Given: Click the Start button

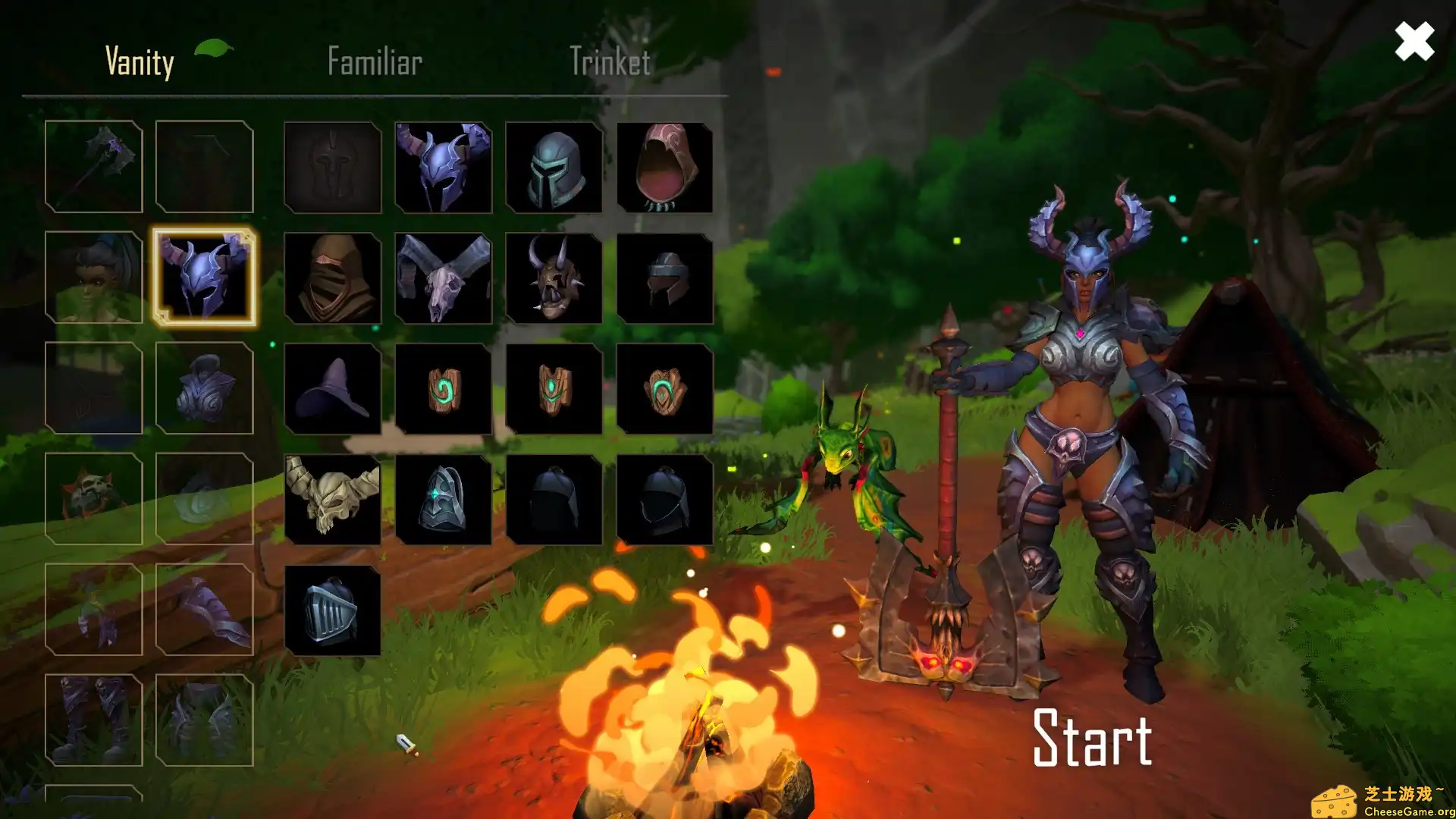Looking at the screenshot, I should tap(1092, 737).
